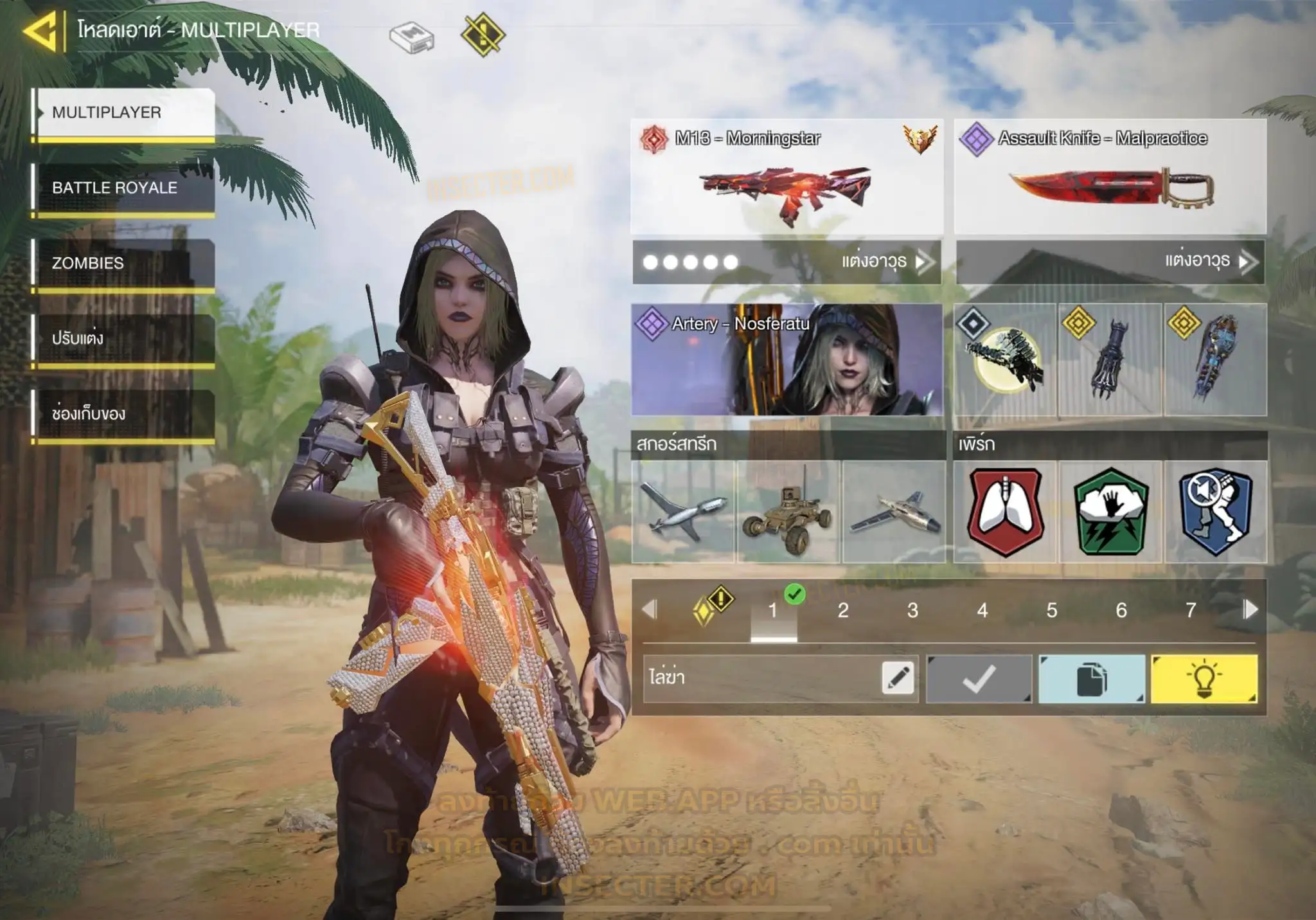1316x920 pixels.
Task: Choose the armored buggy scorestreak slot
Action: point(788,511)
